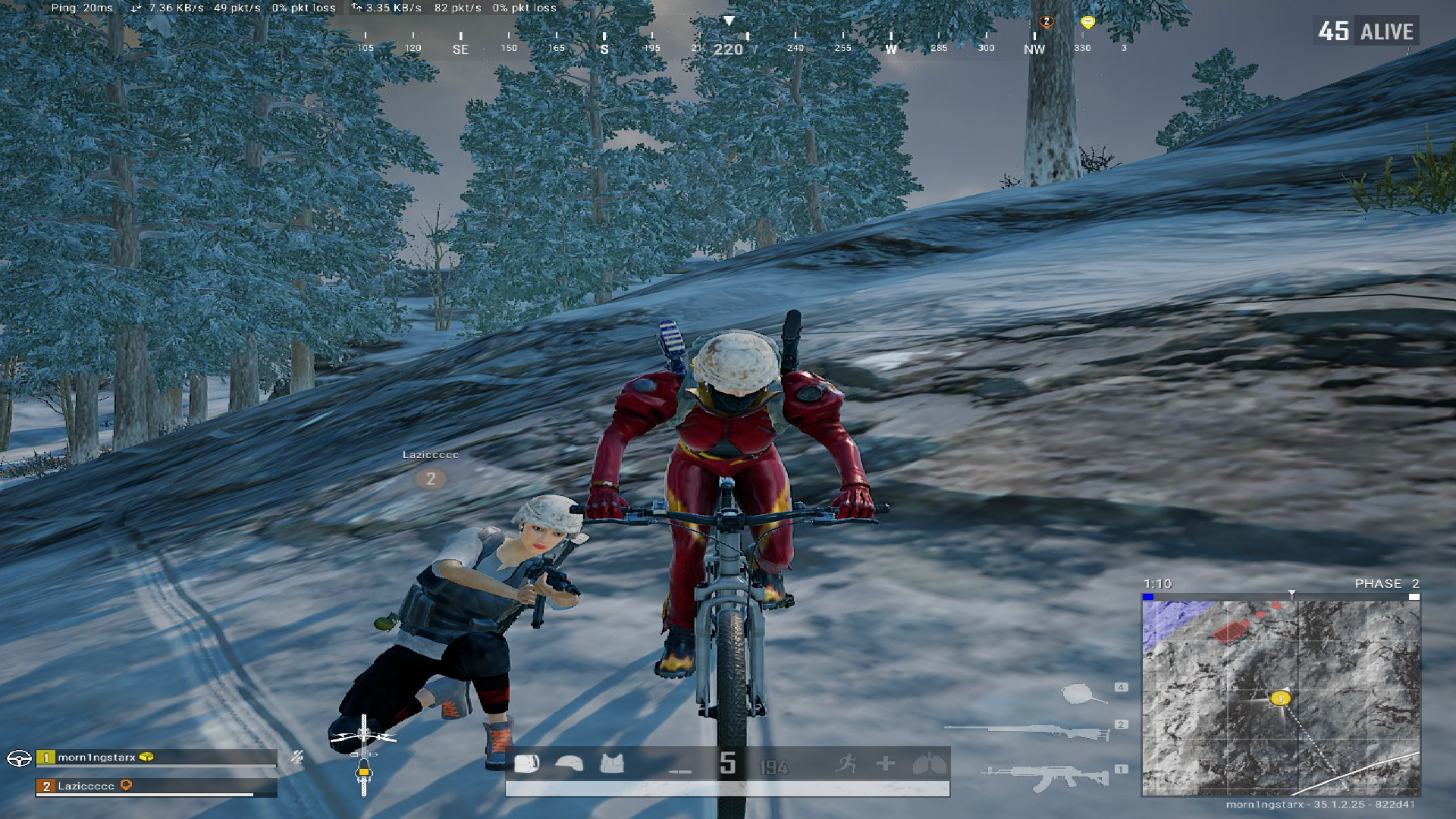Click the steering wheel driver icon
The height and width of the screenshot is (819, 1456).
tap(19, 758)
